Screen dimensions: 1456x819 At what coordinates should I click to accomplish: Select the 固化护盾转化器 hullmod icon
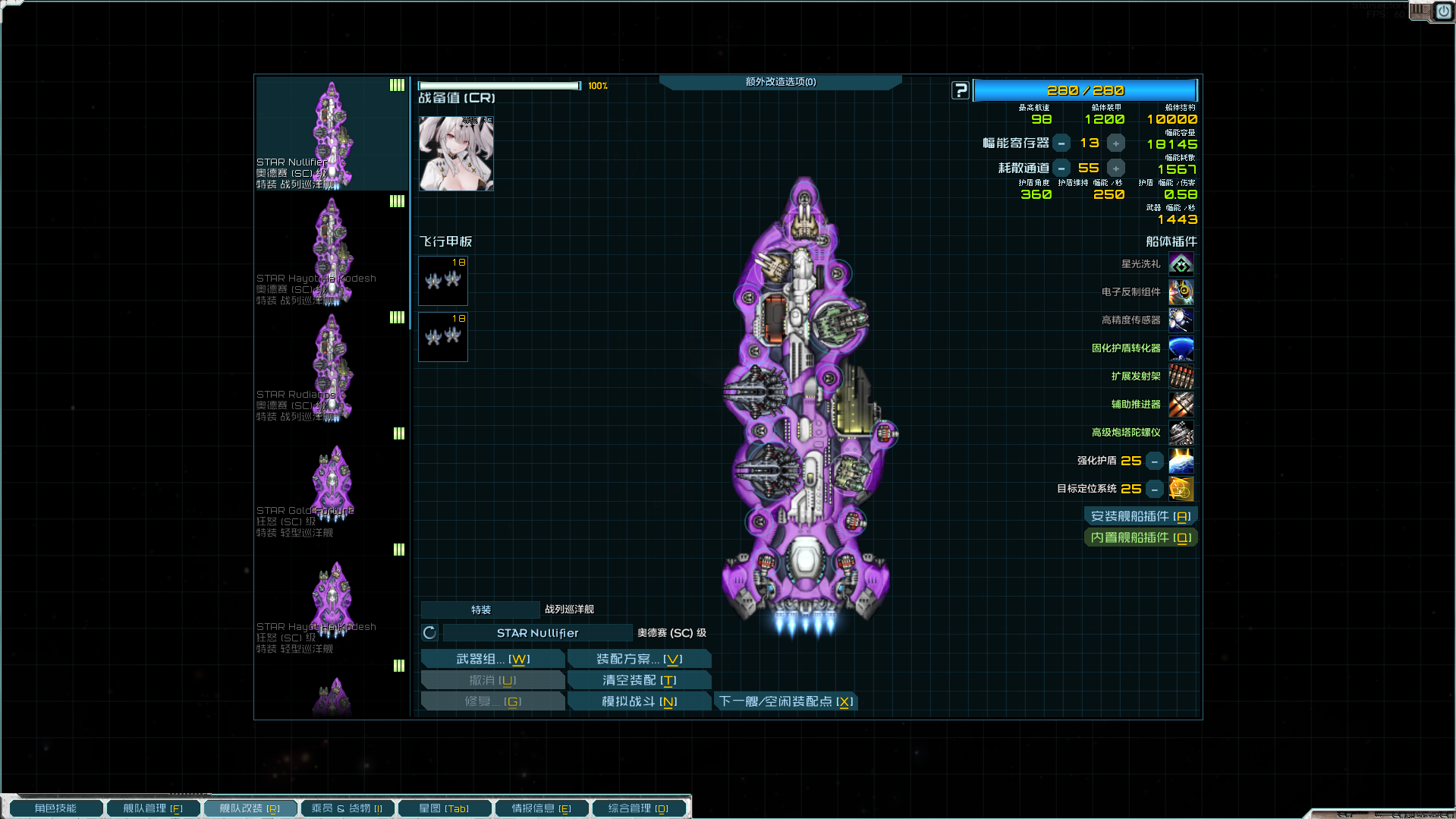[1181, 348]
